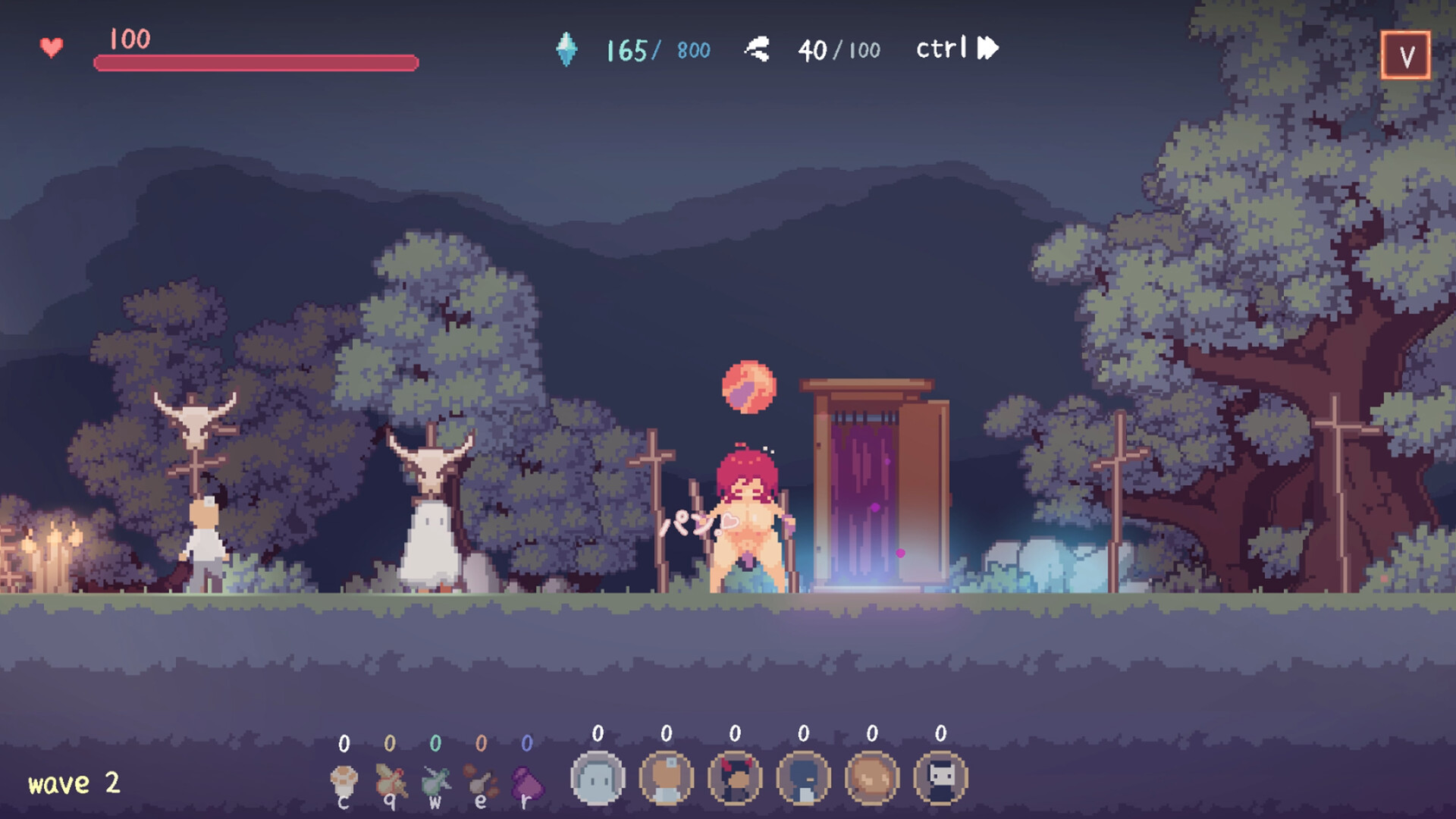This screenshot has width=1456, height=819.
Task: Toggle the orange V button in the corner
Action: tap(1407, 55)
